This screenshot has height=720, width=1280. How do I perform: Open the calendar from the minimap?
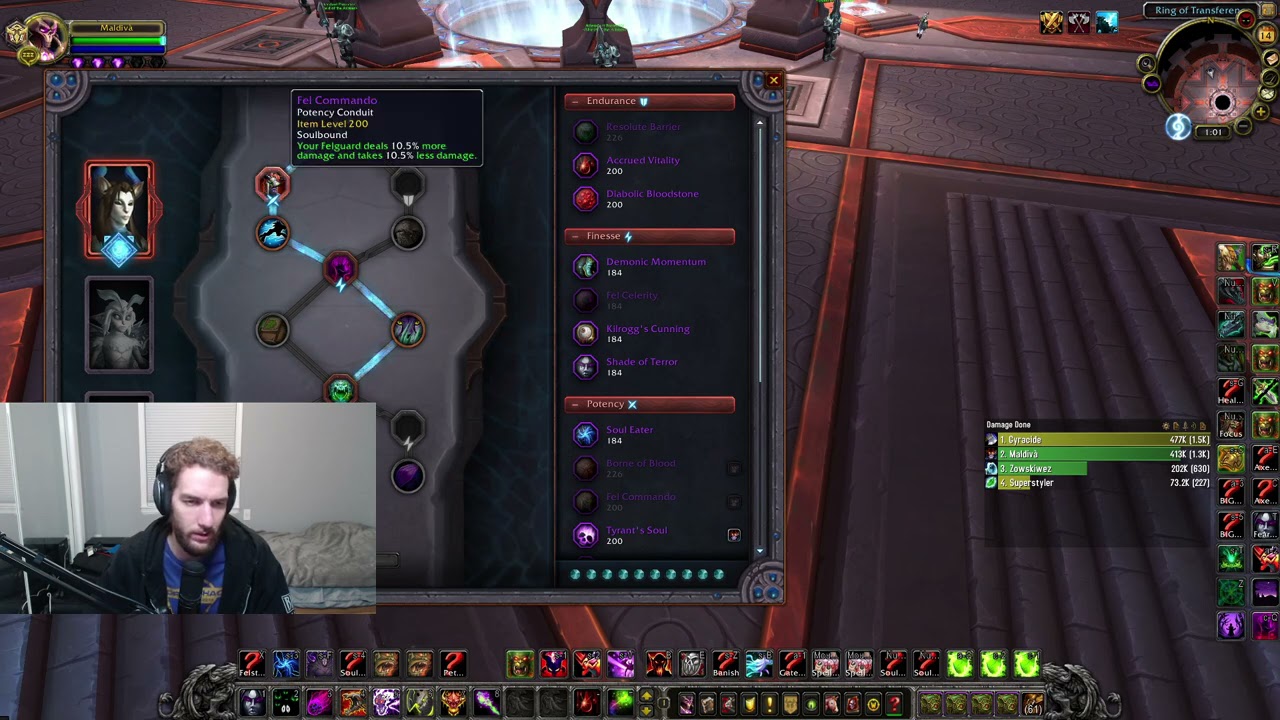[1266, 34]
